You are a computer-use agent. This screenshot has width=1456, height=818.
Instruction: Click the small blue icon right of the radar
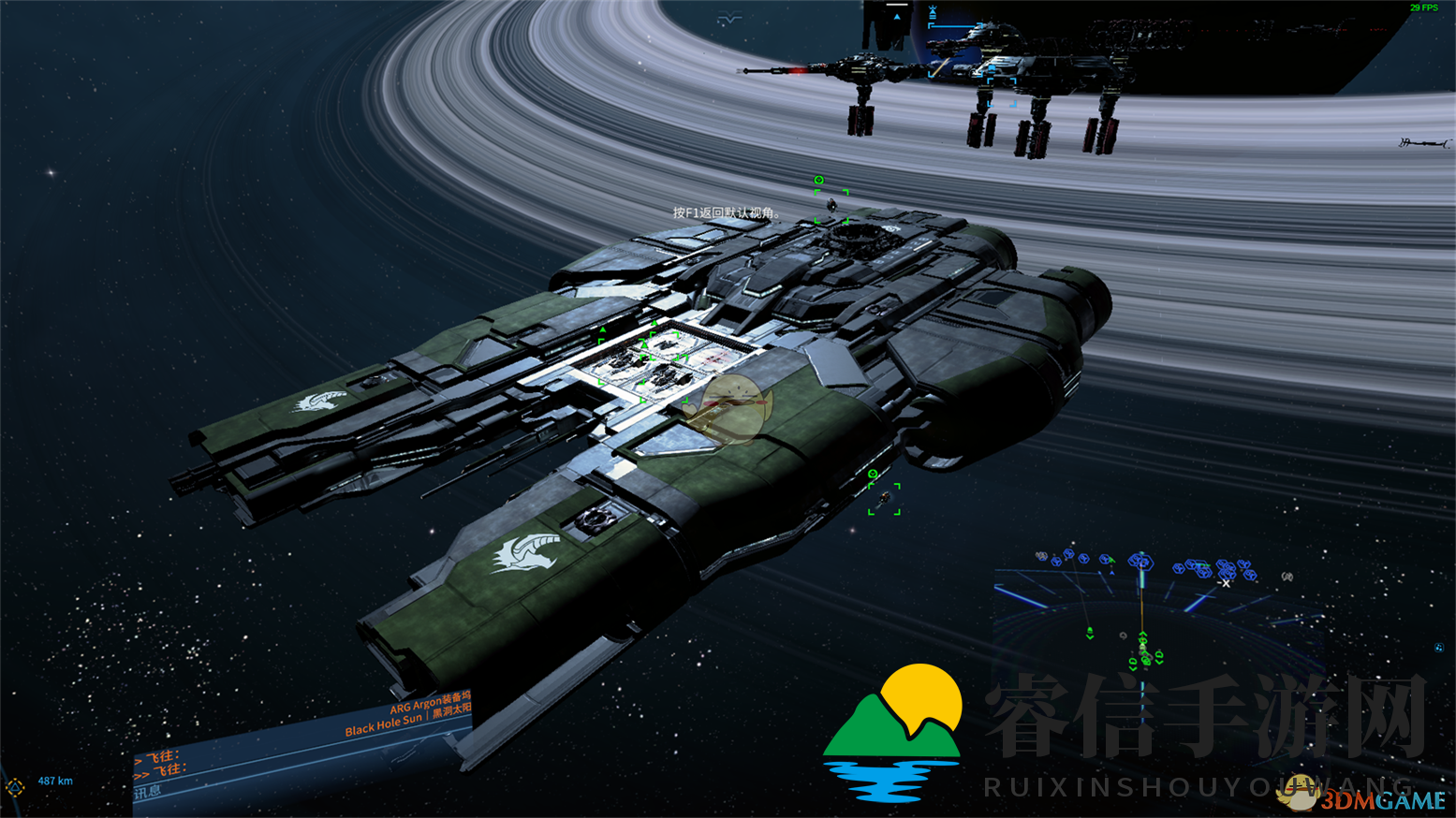(x=1438, y=647)
